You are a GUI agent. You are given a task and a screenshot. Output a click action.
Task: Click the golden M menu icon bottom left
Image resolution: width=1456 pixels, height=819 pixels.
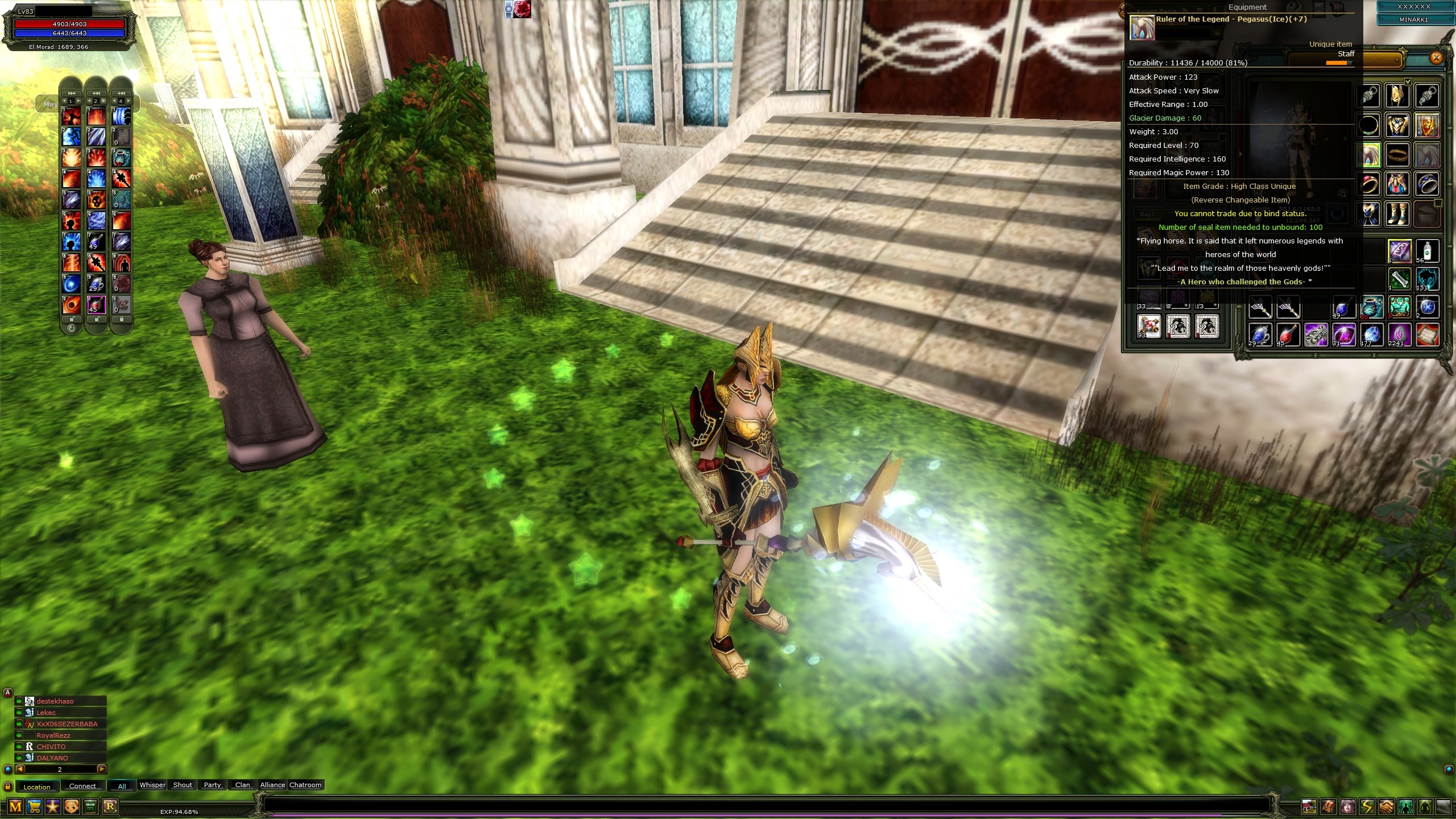tap(15, 808)
